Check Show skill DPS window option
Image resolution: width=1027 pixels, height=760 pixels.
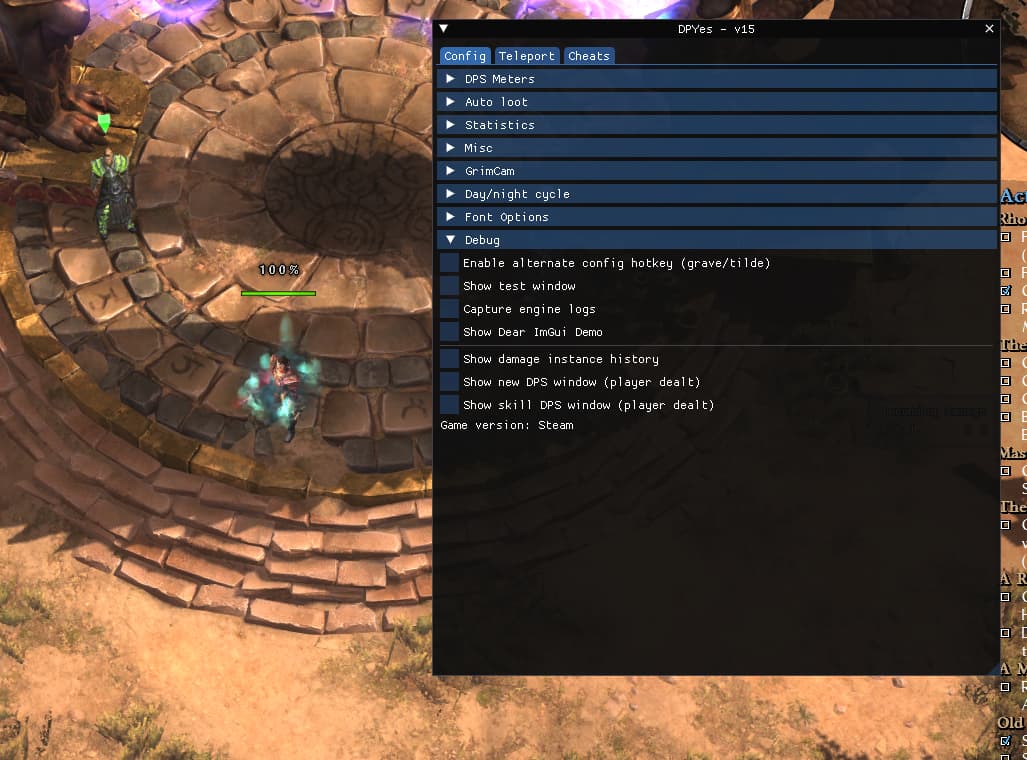450,405
